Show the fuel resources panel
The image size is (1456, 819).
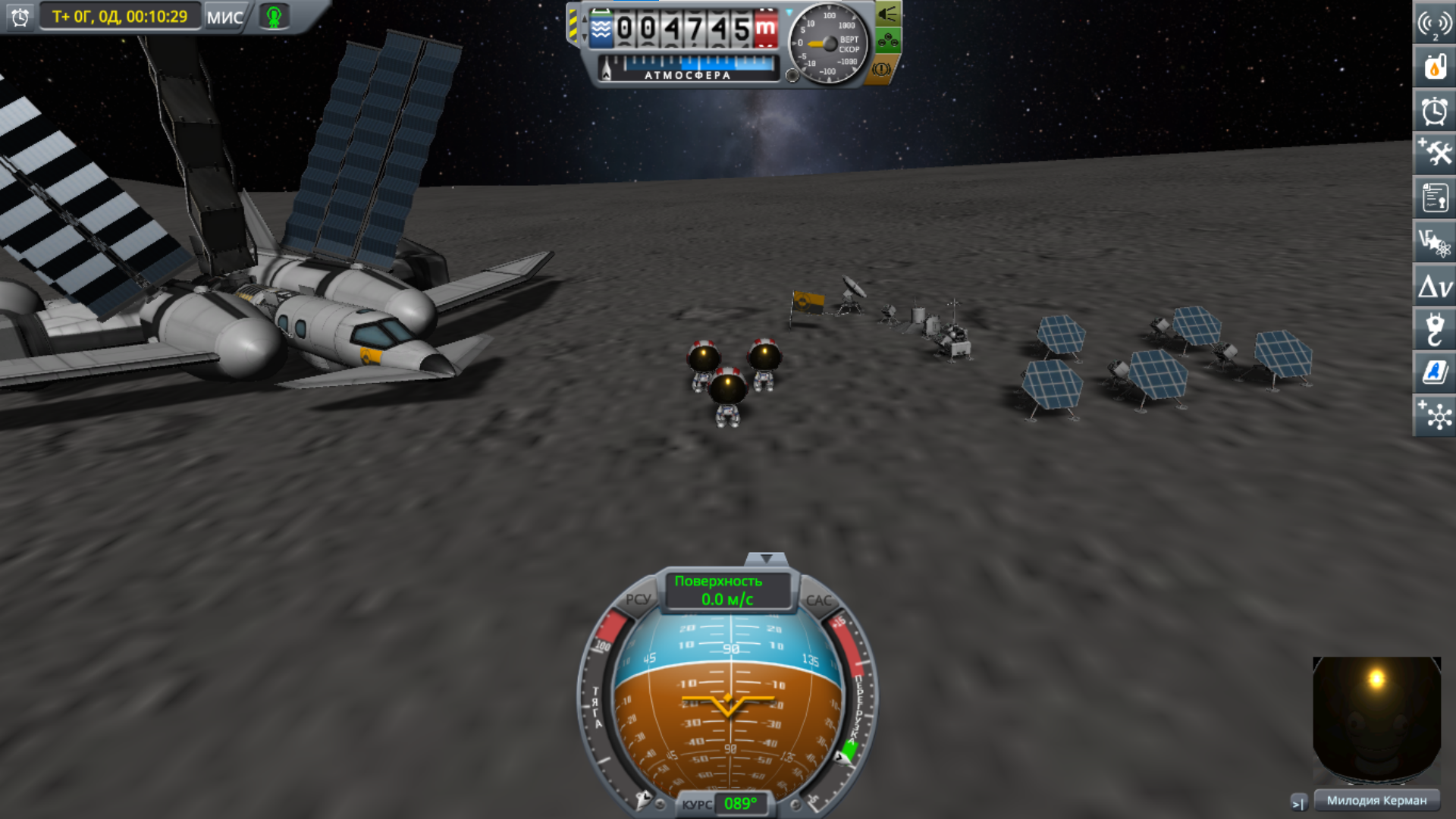pyautogui.click(x=1434, y=67)
